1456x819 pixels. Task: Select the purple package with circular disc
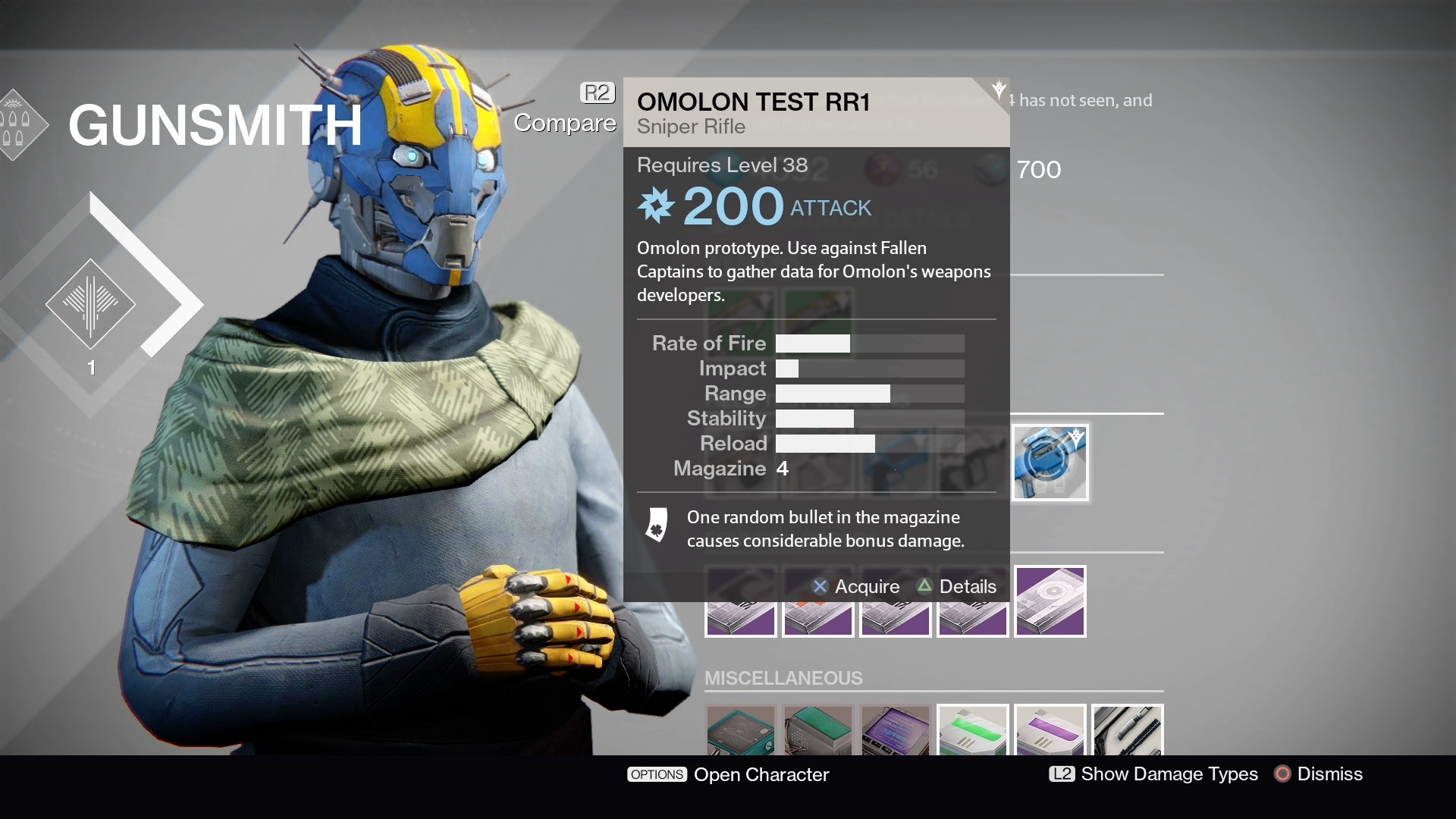pos(1050,601)
